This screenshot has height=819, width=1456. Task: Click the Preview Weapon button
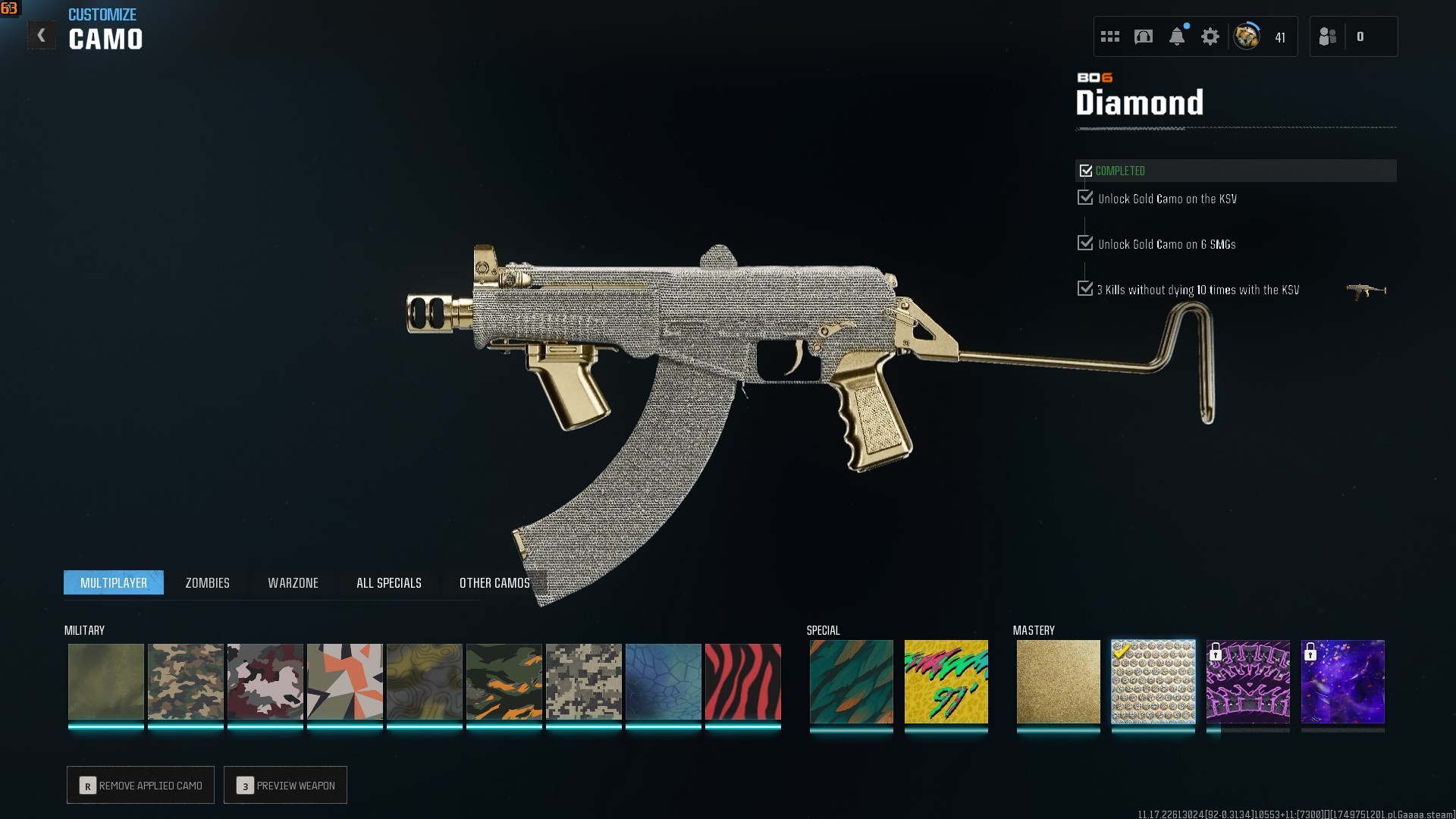285,785
